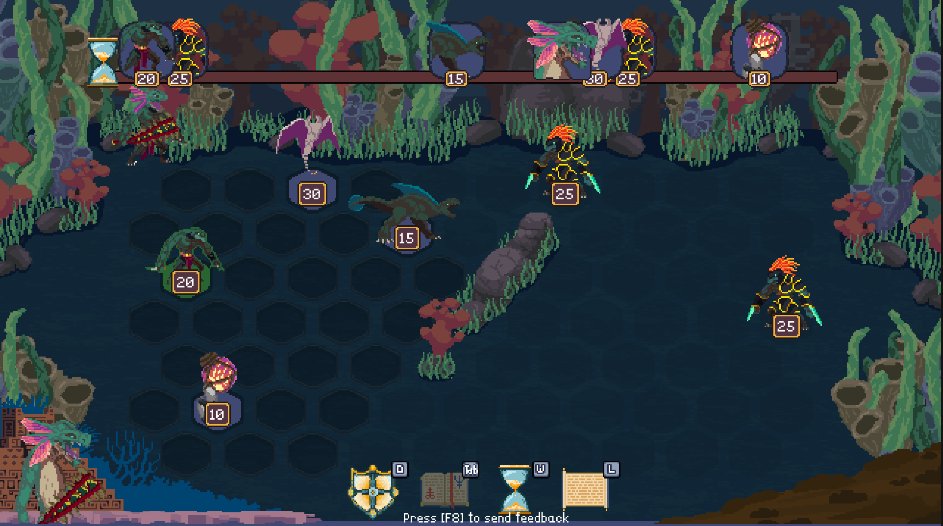Click the dragon hero portrait in turn order
This screenshot has height=526, width=943.
click(x=555, y=50)
